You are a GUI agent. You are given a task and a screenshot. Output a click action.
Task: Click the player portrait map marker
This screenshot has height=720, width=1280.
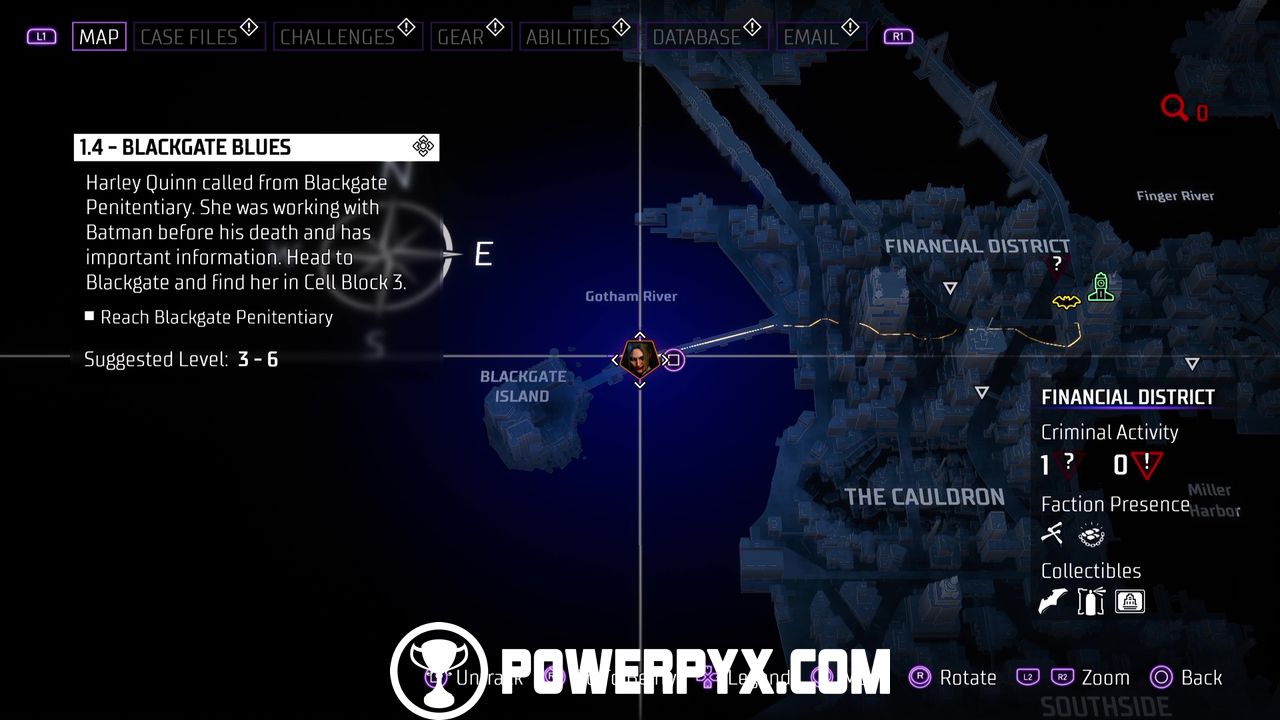(638, 357)
